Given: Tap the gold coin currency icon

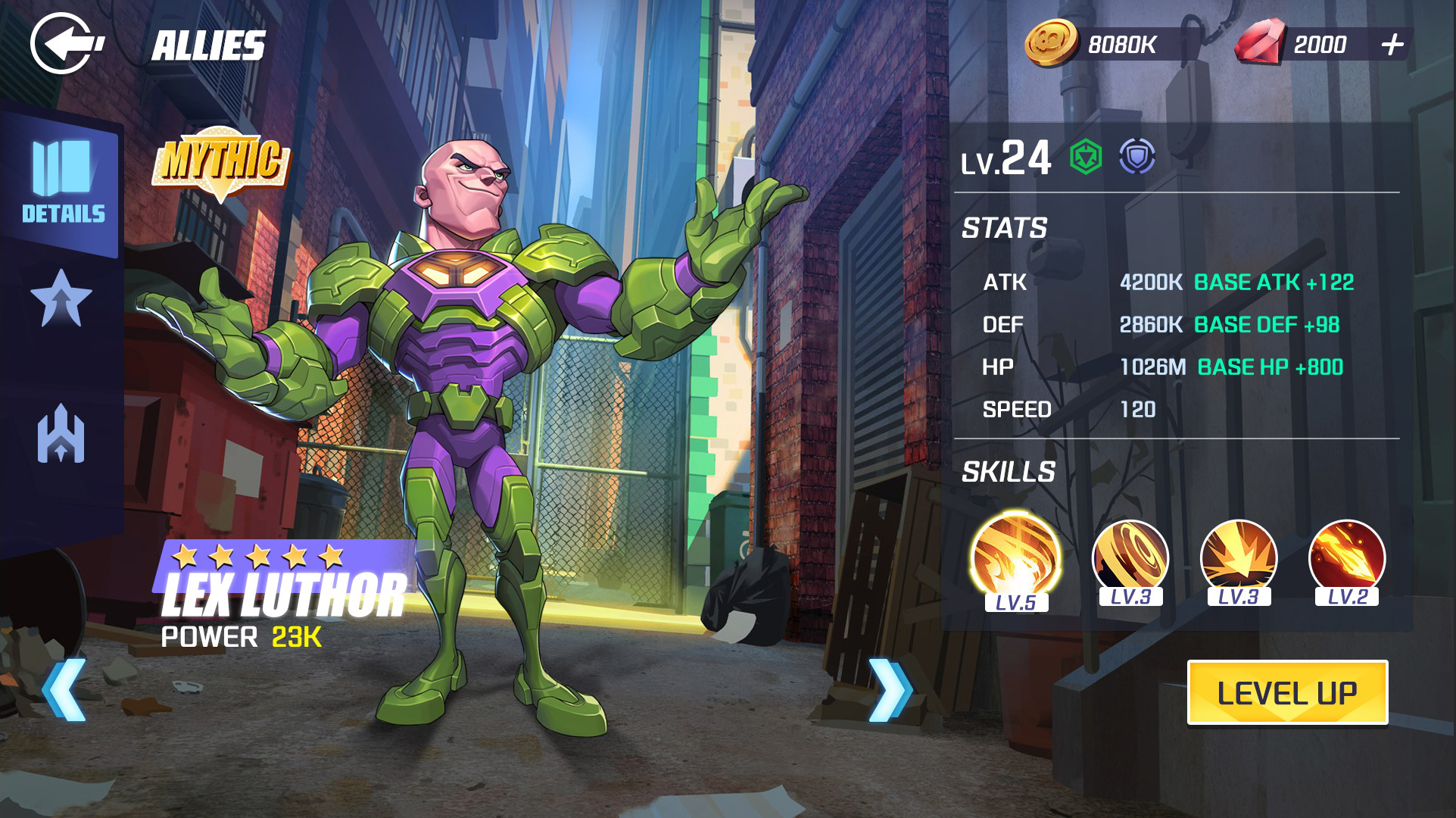Looking at the screenshot, I should coord(1051,43).
